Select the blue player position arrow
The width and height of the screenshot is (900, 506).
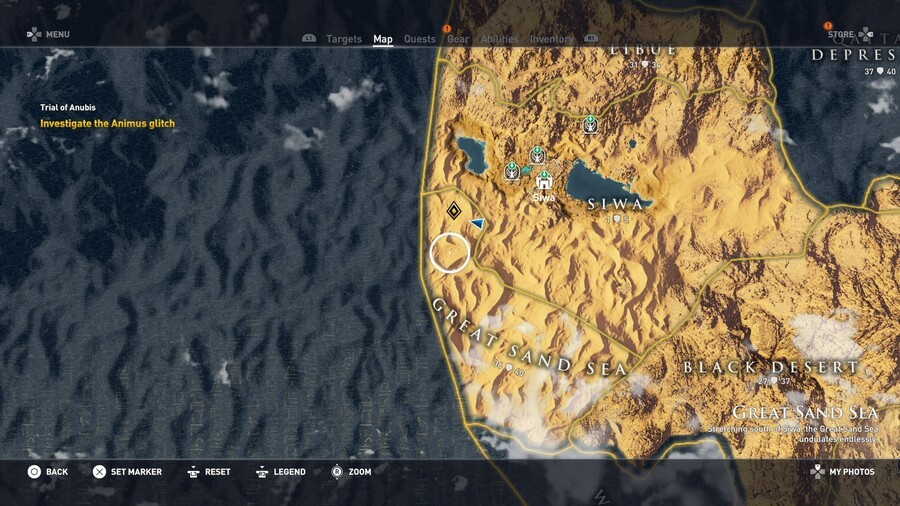point(477,223)
